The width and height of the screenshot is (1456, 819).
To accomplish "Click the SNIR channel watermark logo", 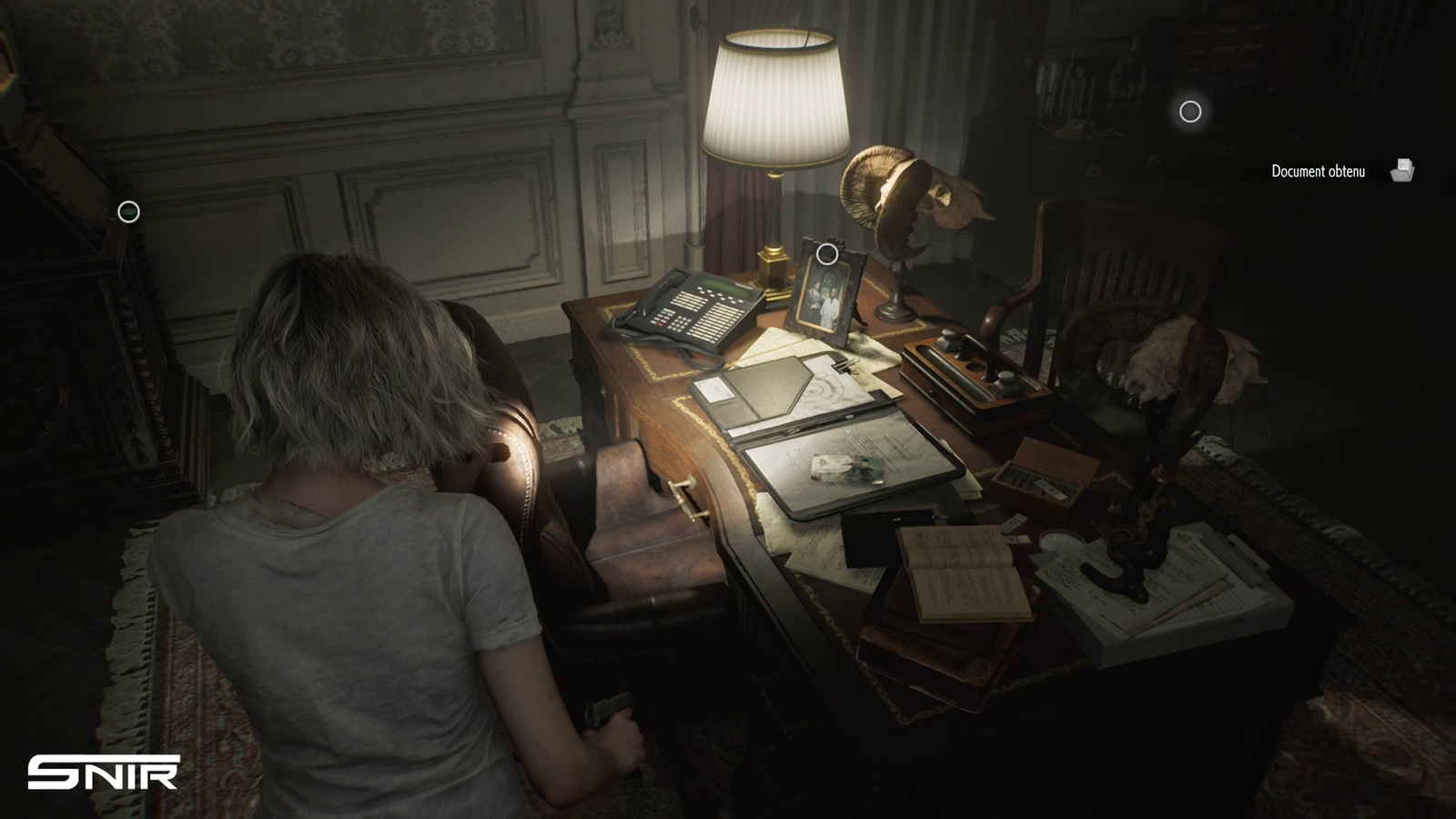I will click(x=103, y=773).
